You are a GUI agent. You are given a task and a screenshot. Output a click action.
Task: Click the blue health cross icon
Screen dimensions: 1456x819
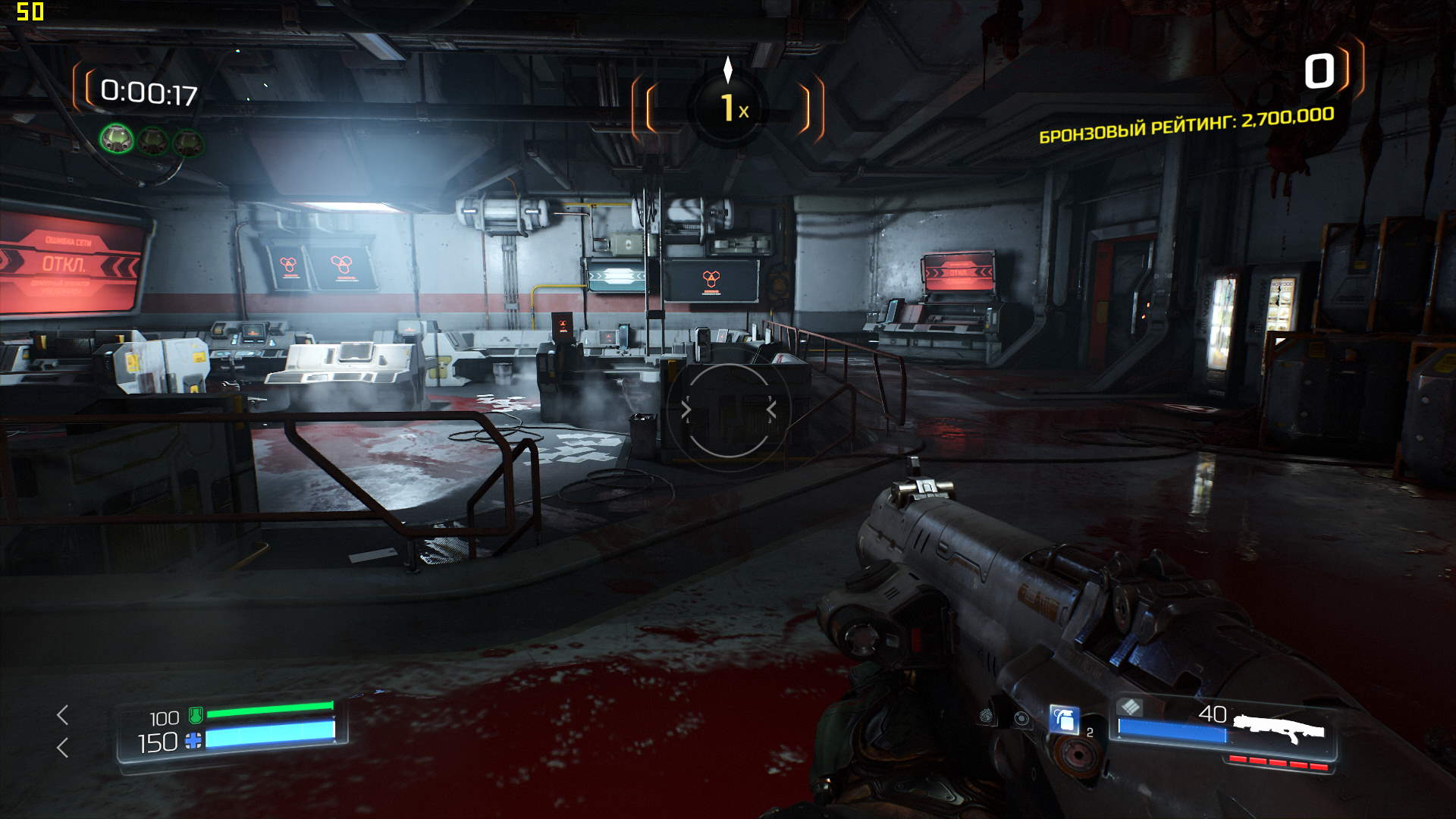tap(193, 741)
